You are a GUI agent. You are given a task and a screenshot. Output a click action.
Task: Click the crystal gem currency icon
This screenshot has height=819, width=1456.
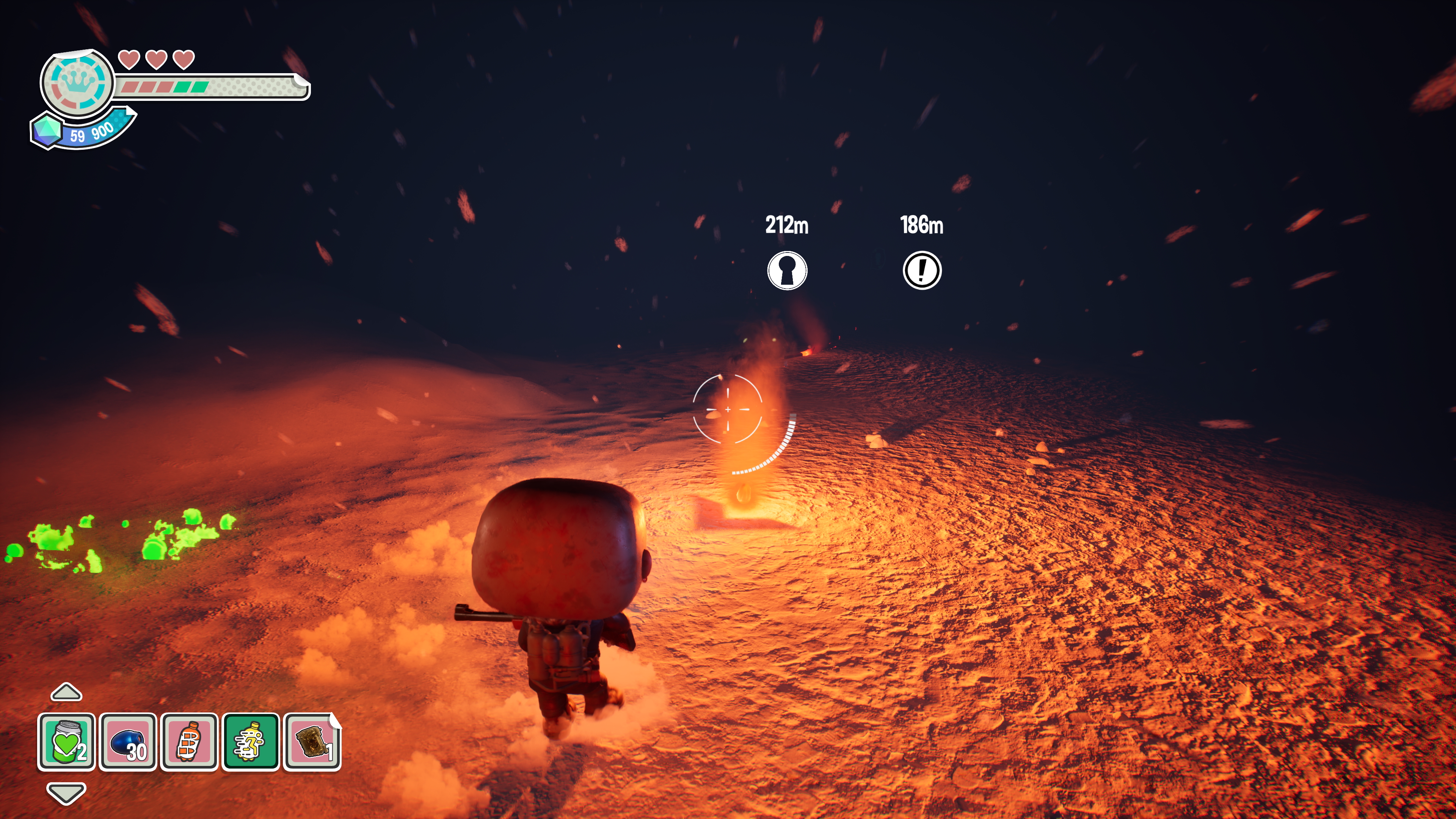pyautogui.click(x=47, y=130)
